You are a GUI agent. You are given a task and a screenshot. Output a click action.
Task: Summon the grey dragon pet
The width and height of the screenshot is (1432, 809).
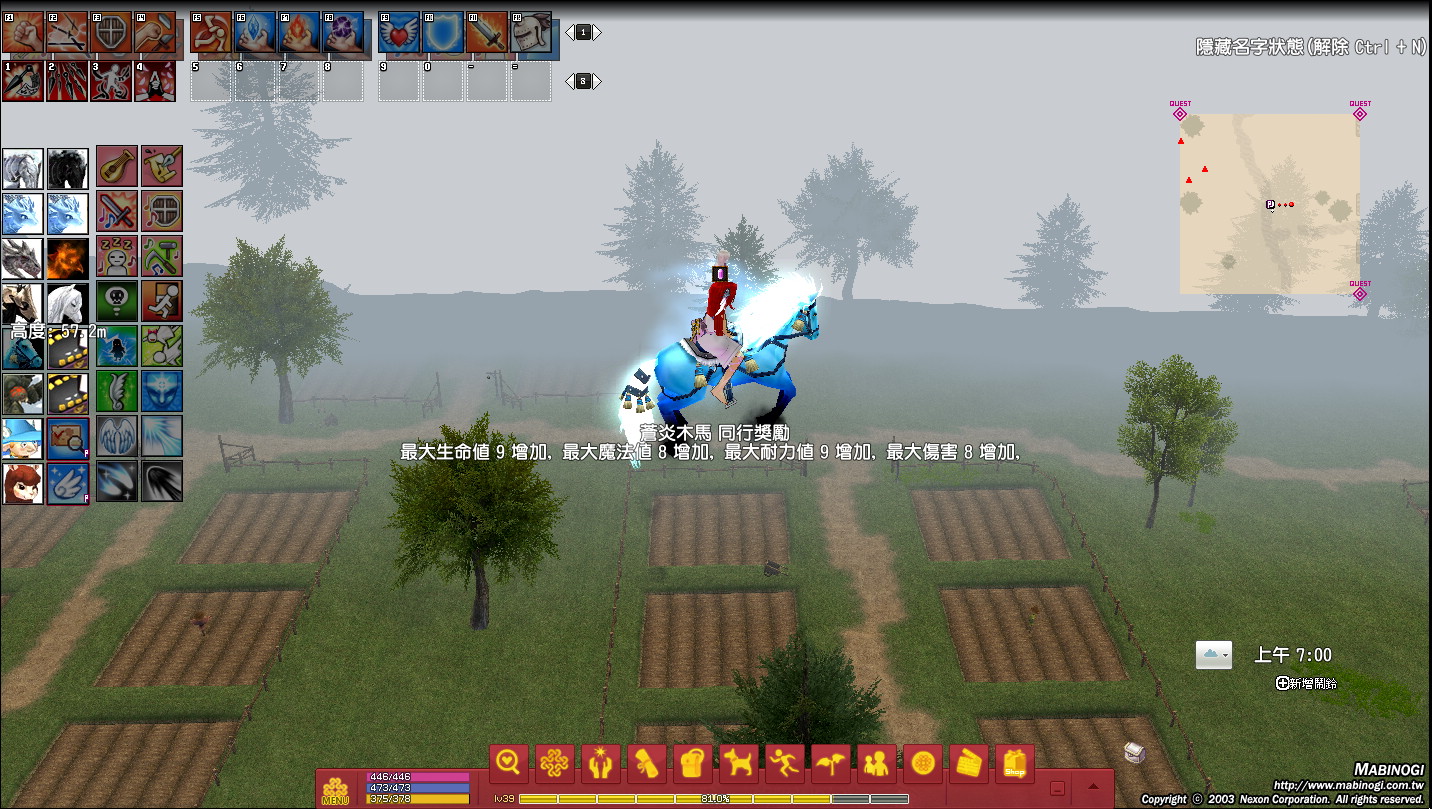[x=22, y=258]
